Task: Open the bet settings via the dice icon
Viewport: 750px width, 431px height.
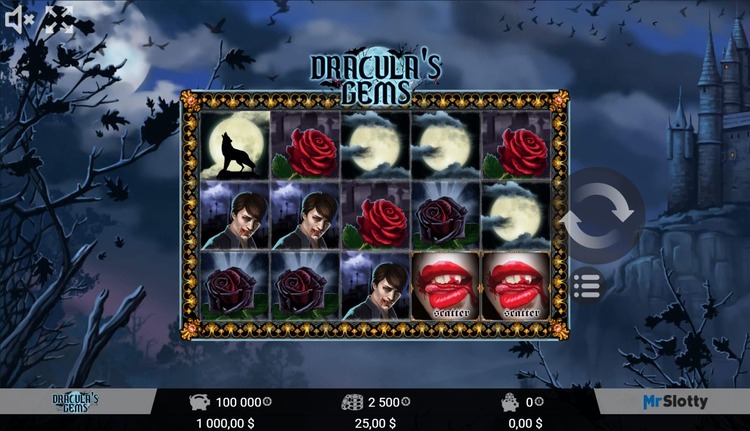Action: click(353, 402)
